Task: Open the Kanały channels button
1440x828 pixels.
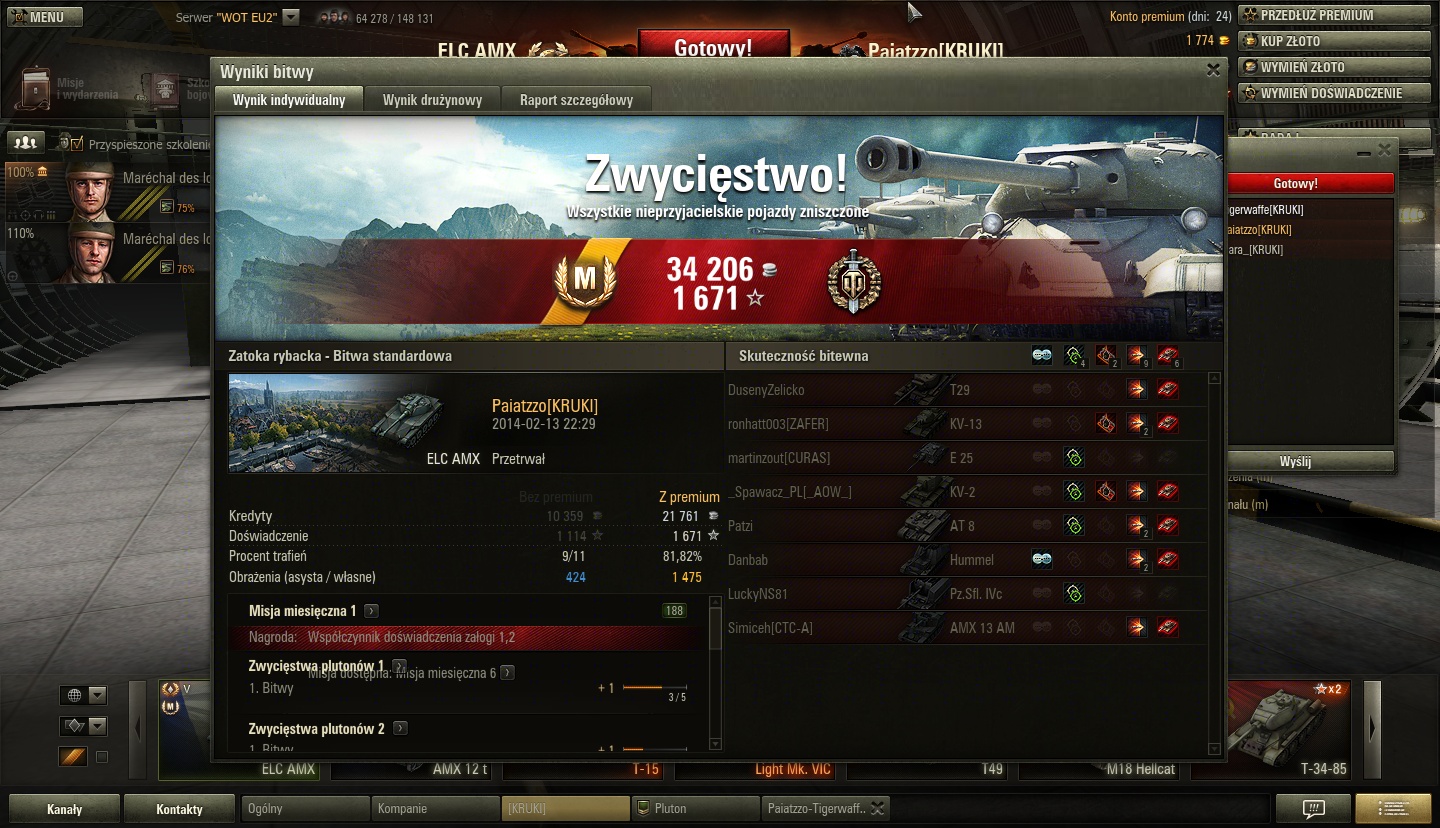Action: tap(65, 809)
